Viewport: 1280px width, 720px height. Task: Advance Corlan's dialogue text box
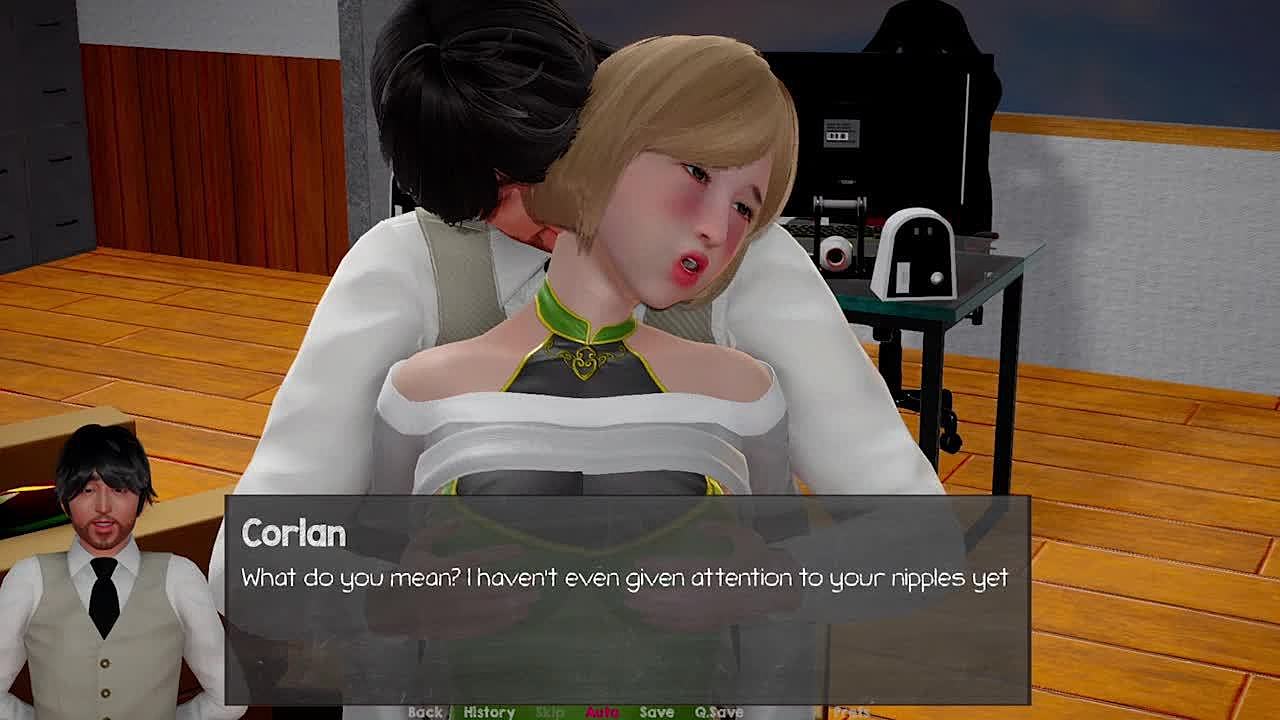[x=626, y=600]
